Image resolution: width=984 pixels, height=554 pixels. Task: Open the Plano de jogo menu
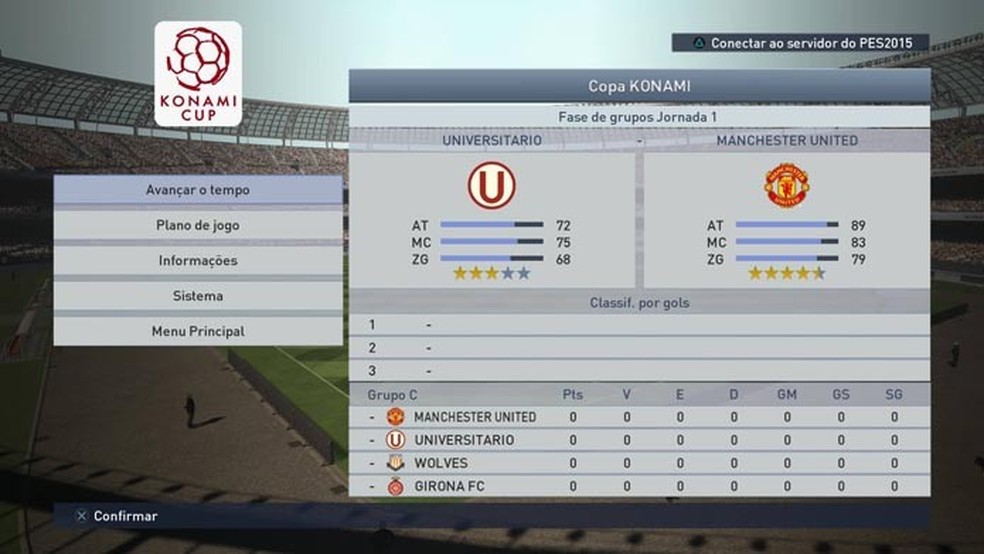(x=198, y=225)
